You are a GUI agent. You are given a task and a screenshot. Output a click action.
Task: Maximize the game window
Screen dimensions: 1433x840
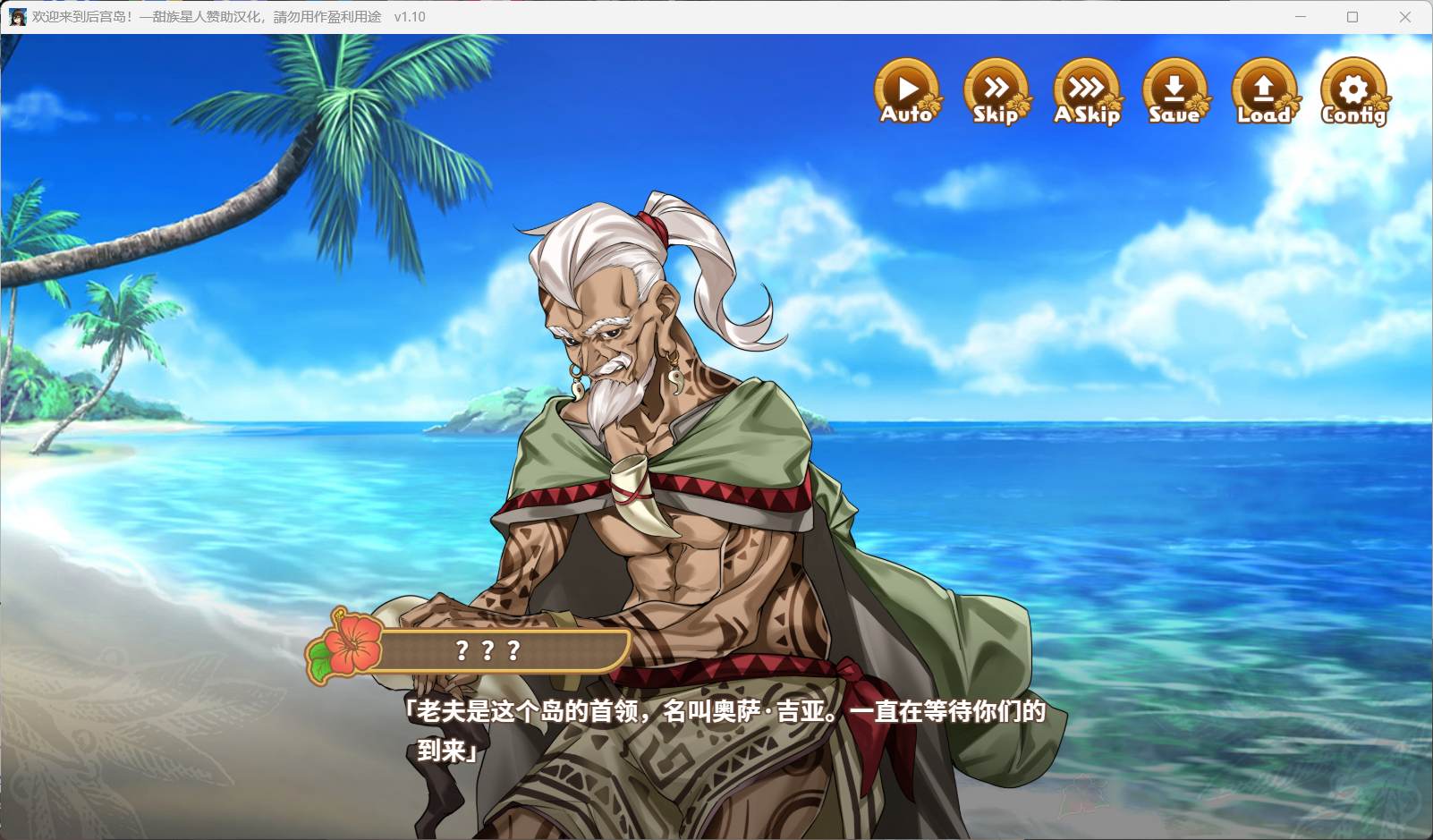[1352, 17]
